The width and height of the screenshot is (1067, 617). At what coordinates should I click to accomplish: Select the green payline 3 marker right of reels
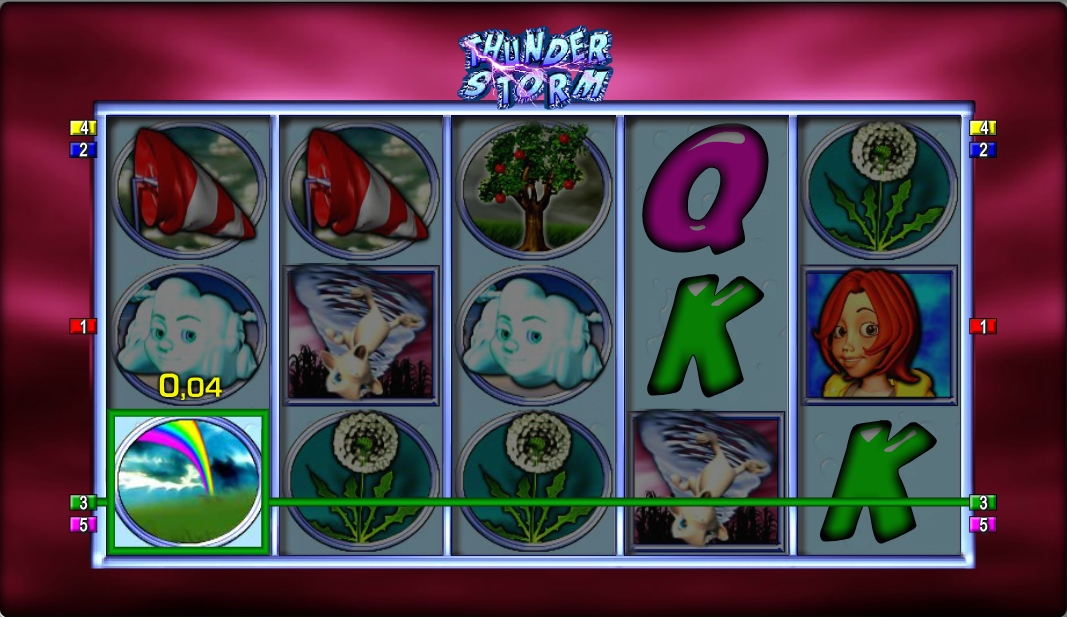pos(983,503)
